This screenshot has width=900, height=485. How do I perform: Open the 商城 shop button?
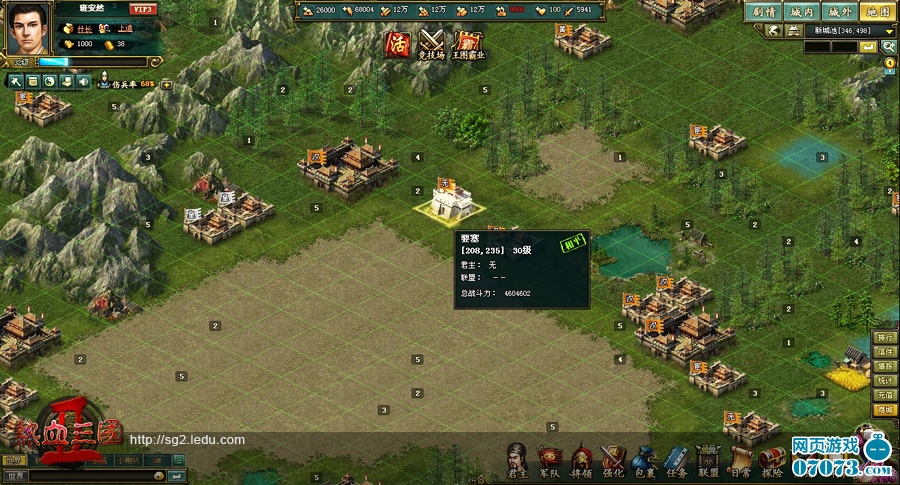pos(884,410)
